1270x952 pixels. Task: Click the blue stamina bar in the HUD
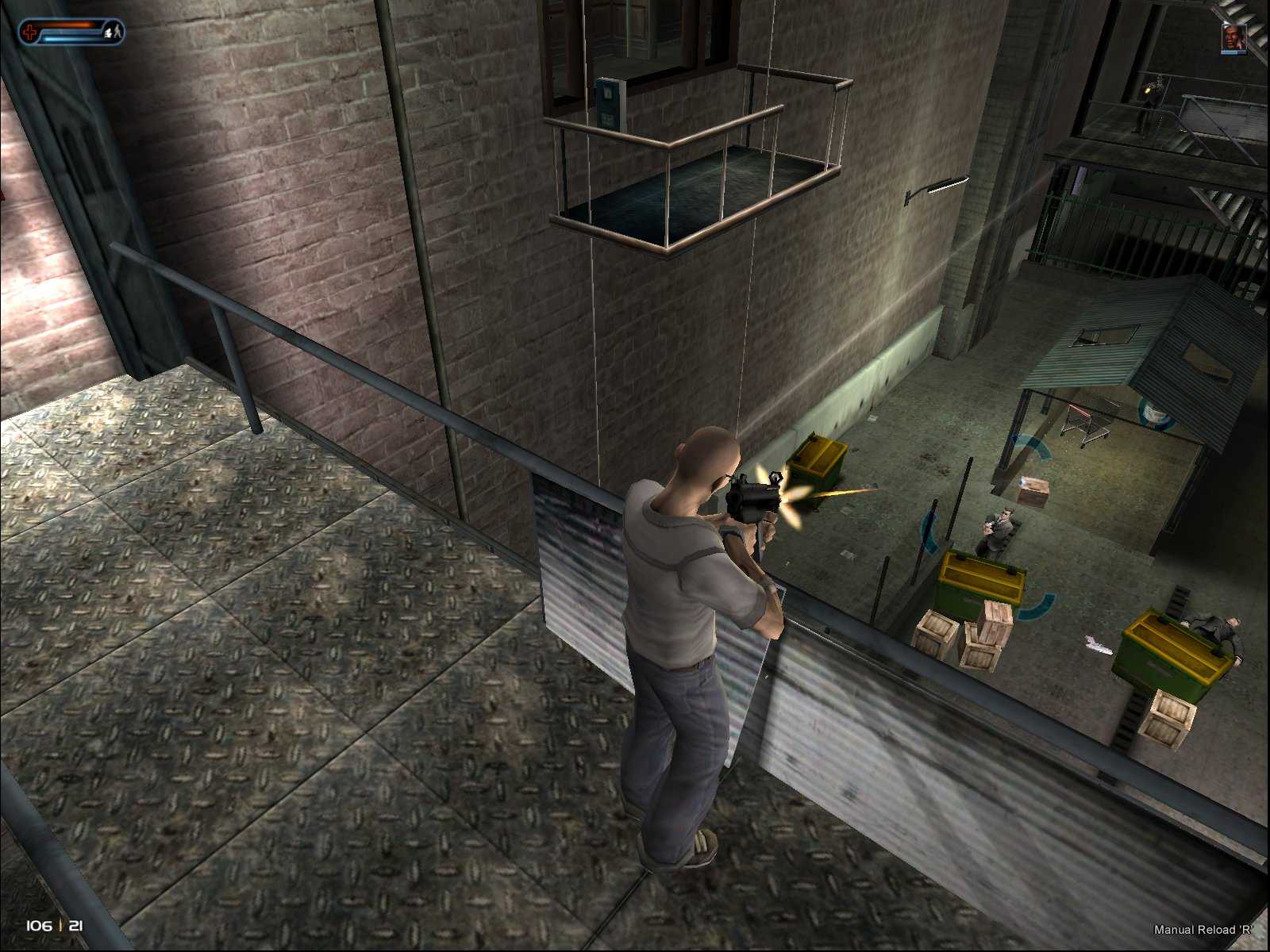tap(67, 37)
